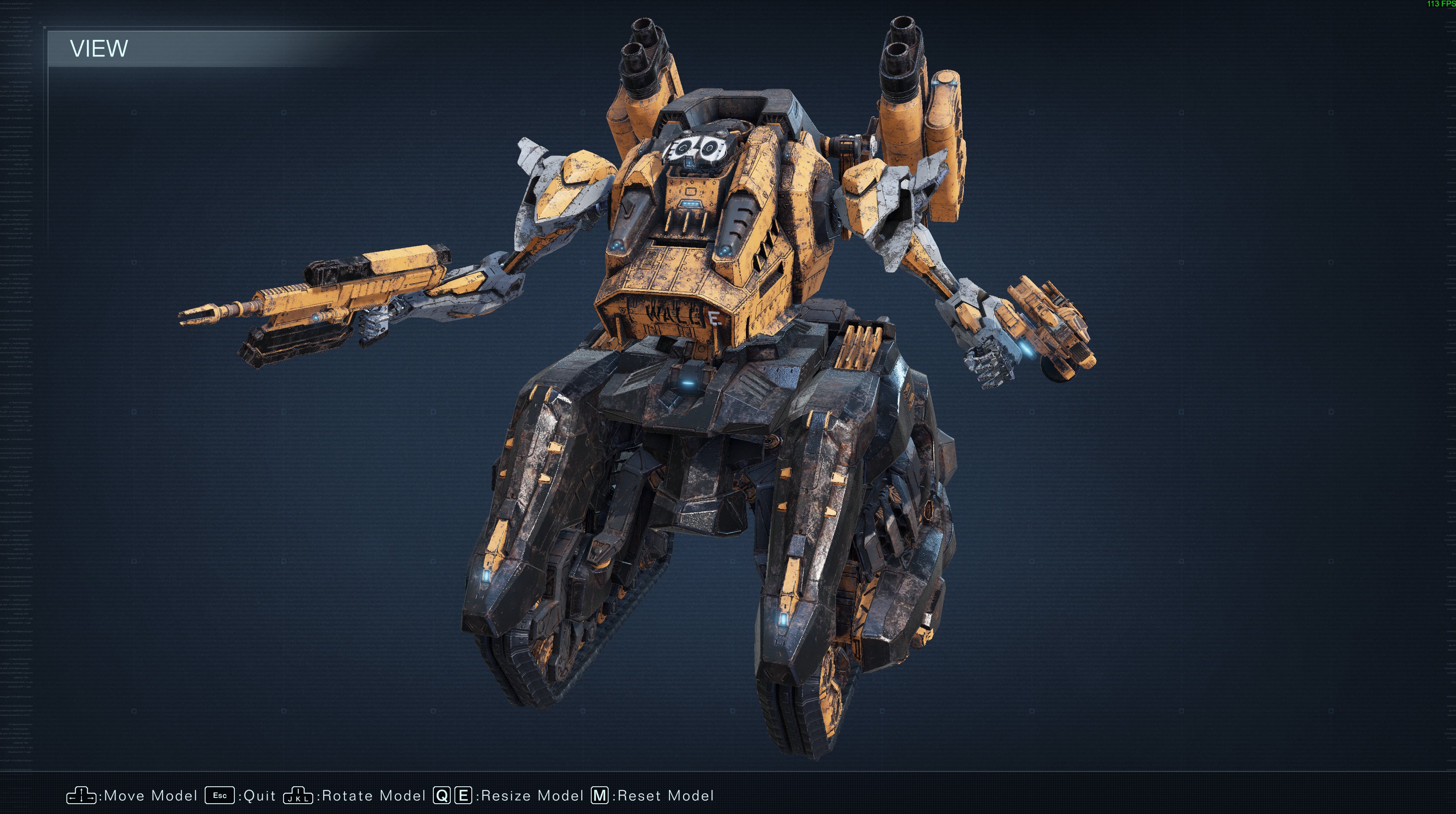Image resolution: width=1456 pixels, height=814 pixels.
Task: Click Rotate Model in the bottom control bar
Action: (x=371, y=795)
